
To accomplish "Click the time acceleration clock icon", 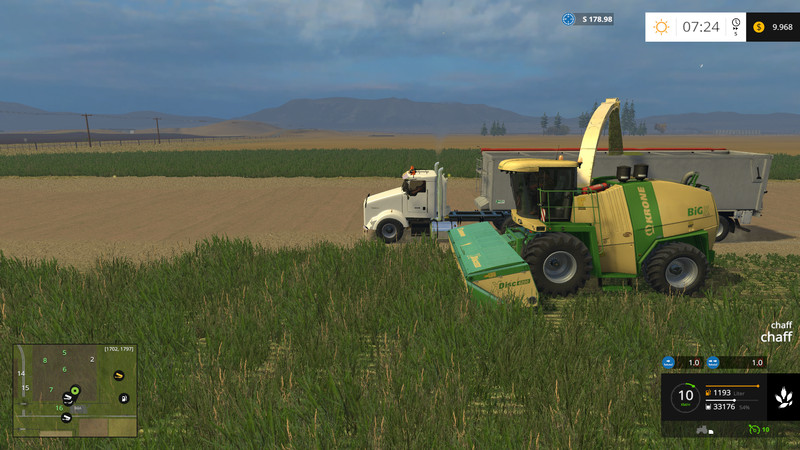I will click(736, 27).
